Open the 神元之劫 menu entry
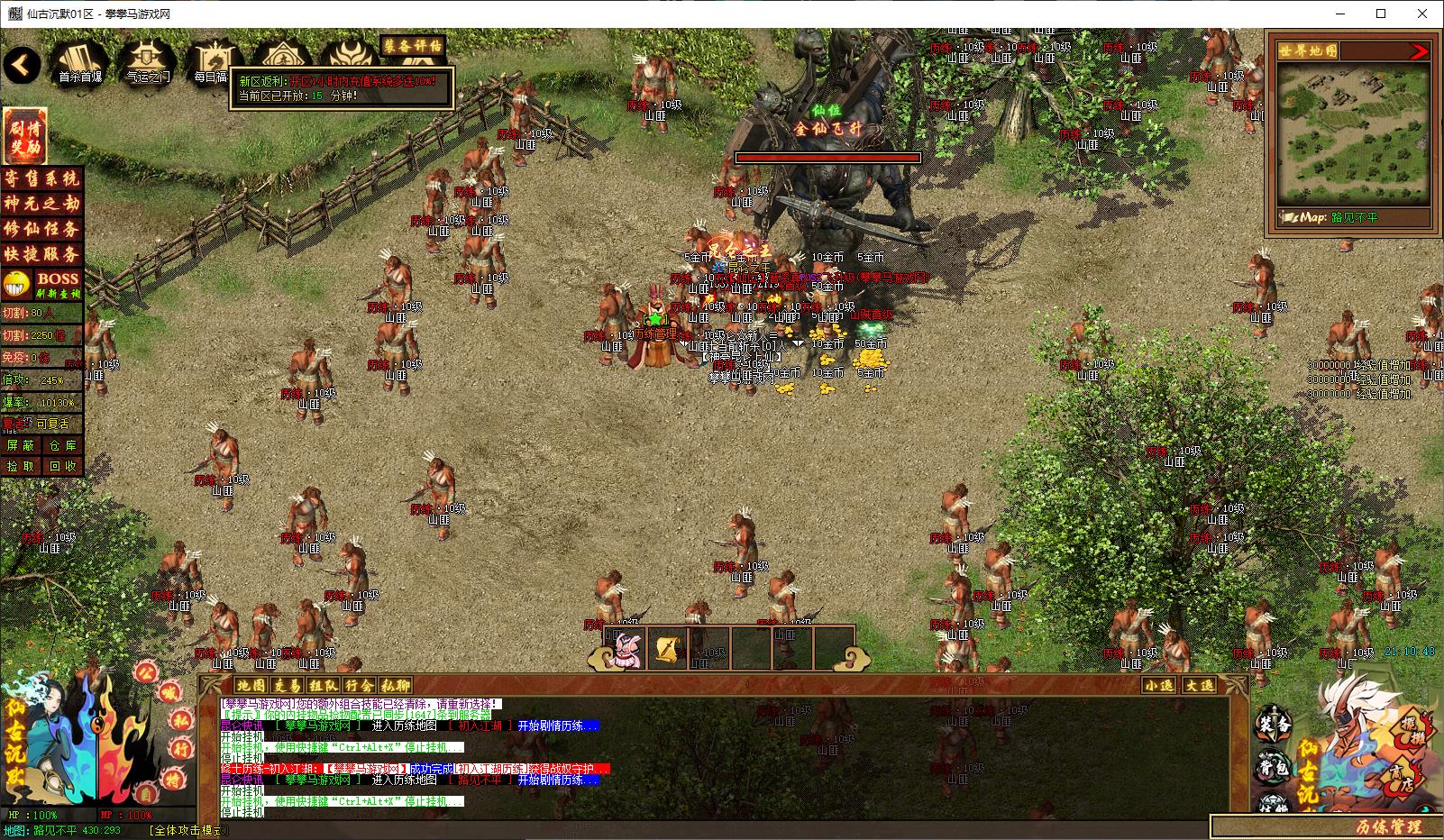 [x=41, y=204]
